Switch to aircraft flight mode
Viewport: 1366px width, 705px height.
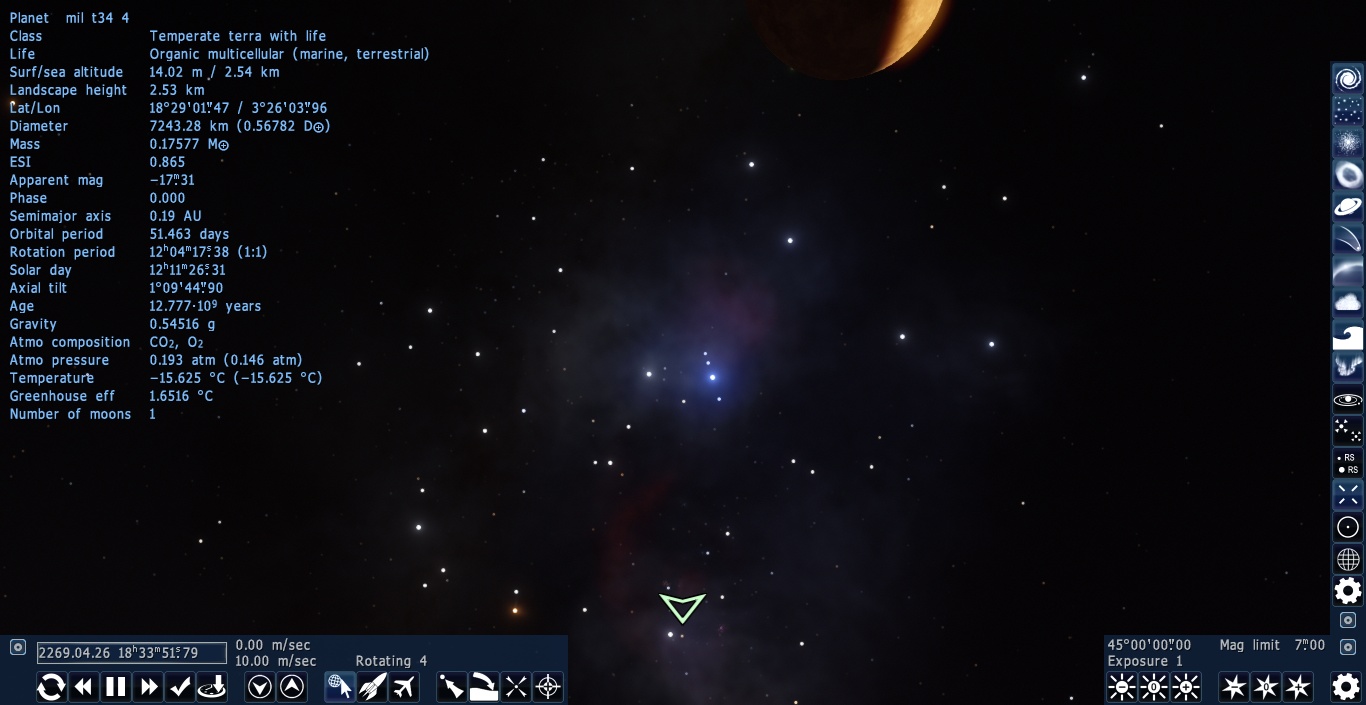tap(404, 687)
